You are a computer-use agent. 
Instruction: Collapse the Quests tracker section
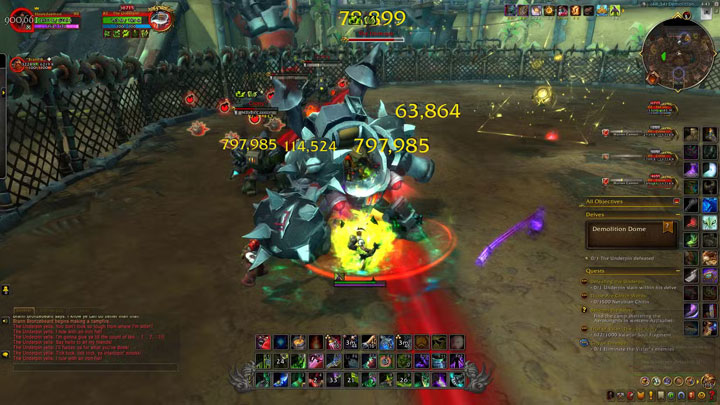coord(677,270)
